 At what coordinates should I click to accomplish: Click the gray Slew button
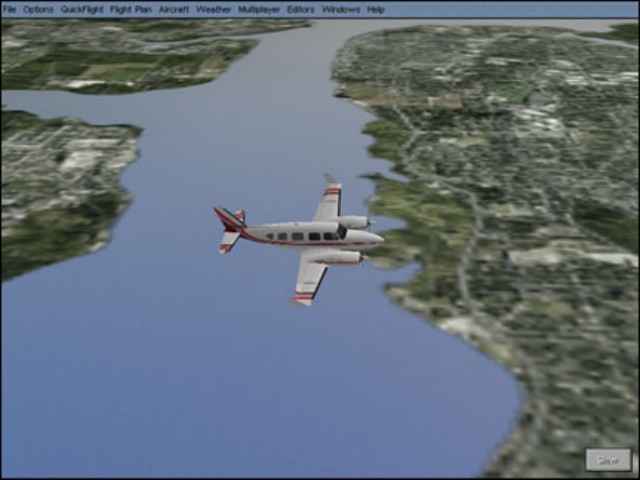pyautogui.click(x=608, y=460)
